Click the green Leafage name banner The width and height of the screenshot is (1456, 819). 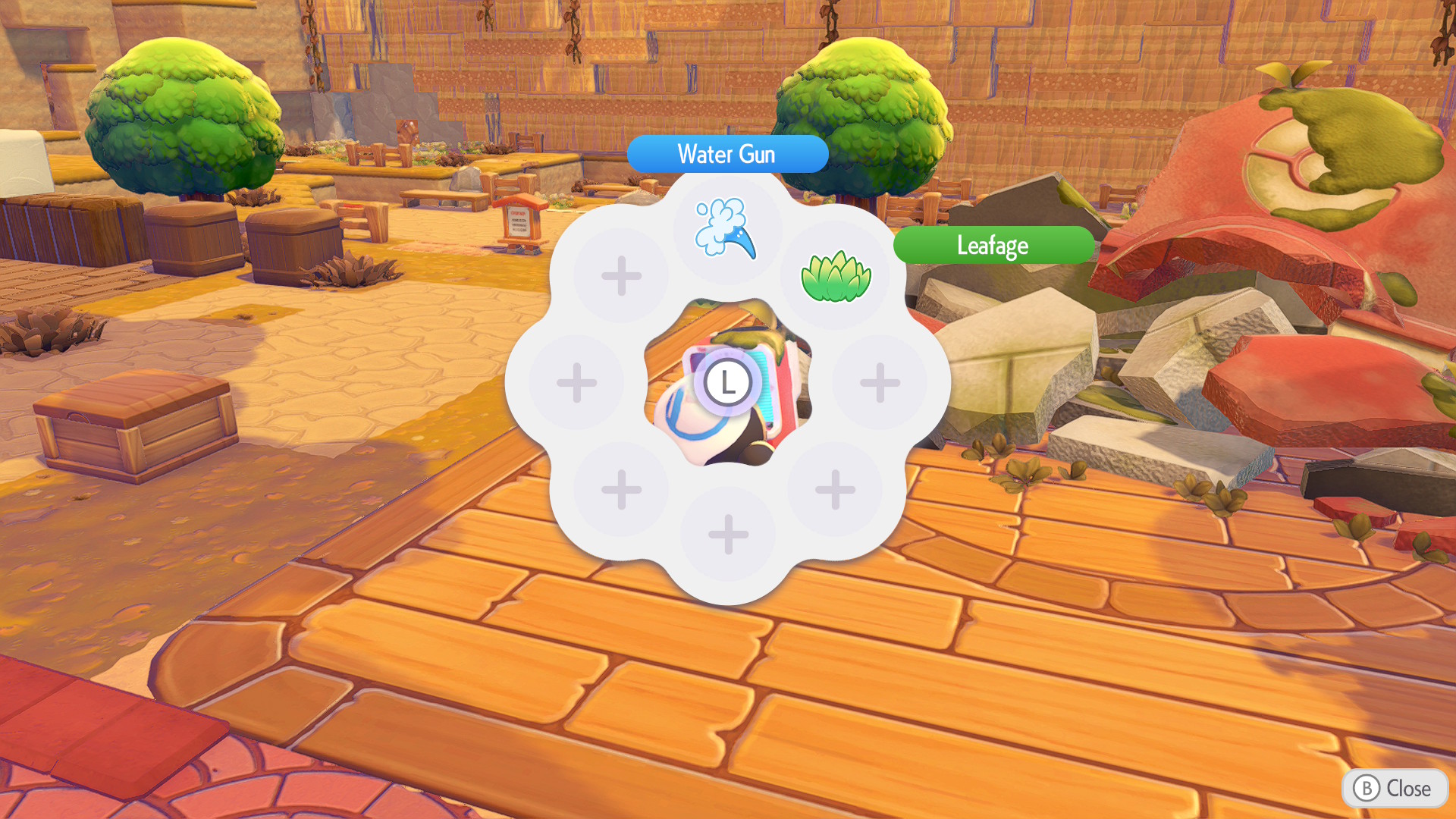pyautogui.click(x=994, y=245)
